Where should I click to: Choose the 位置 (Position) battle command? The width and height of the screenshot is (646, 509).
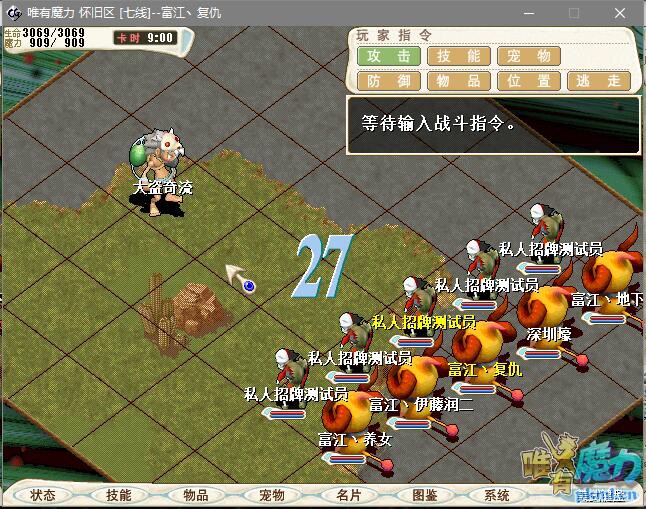tap(529, 81)
